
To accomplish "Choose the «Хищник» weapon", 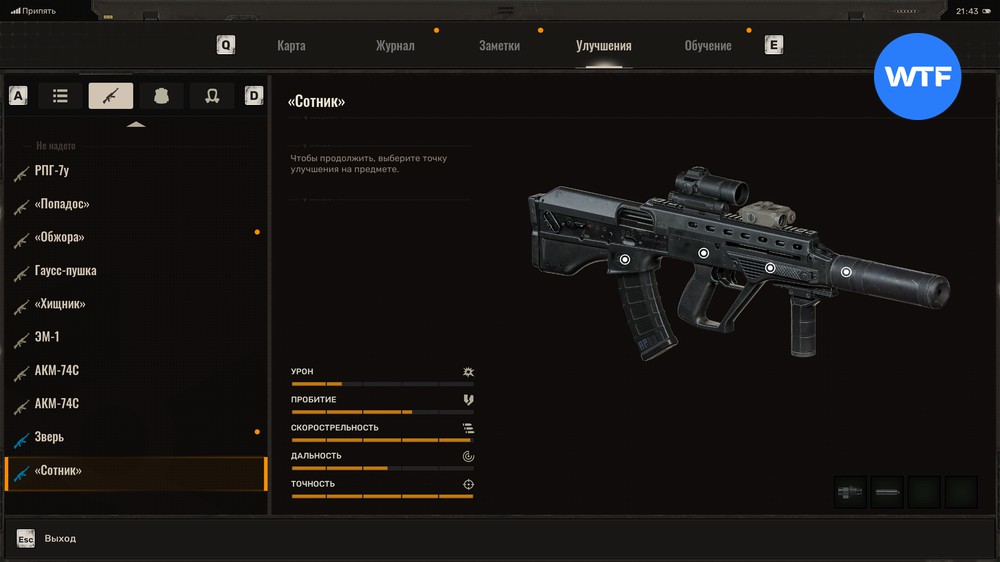I will 60,304.
